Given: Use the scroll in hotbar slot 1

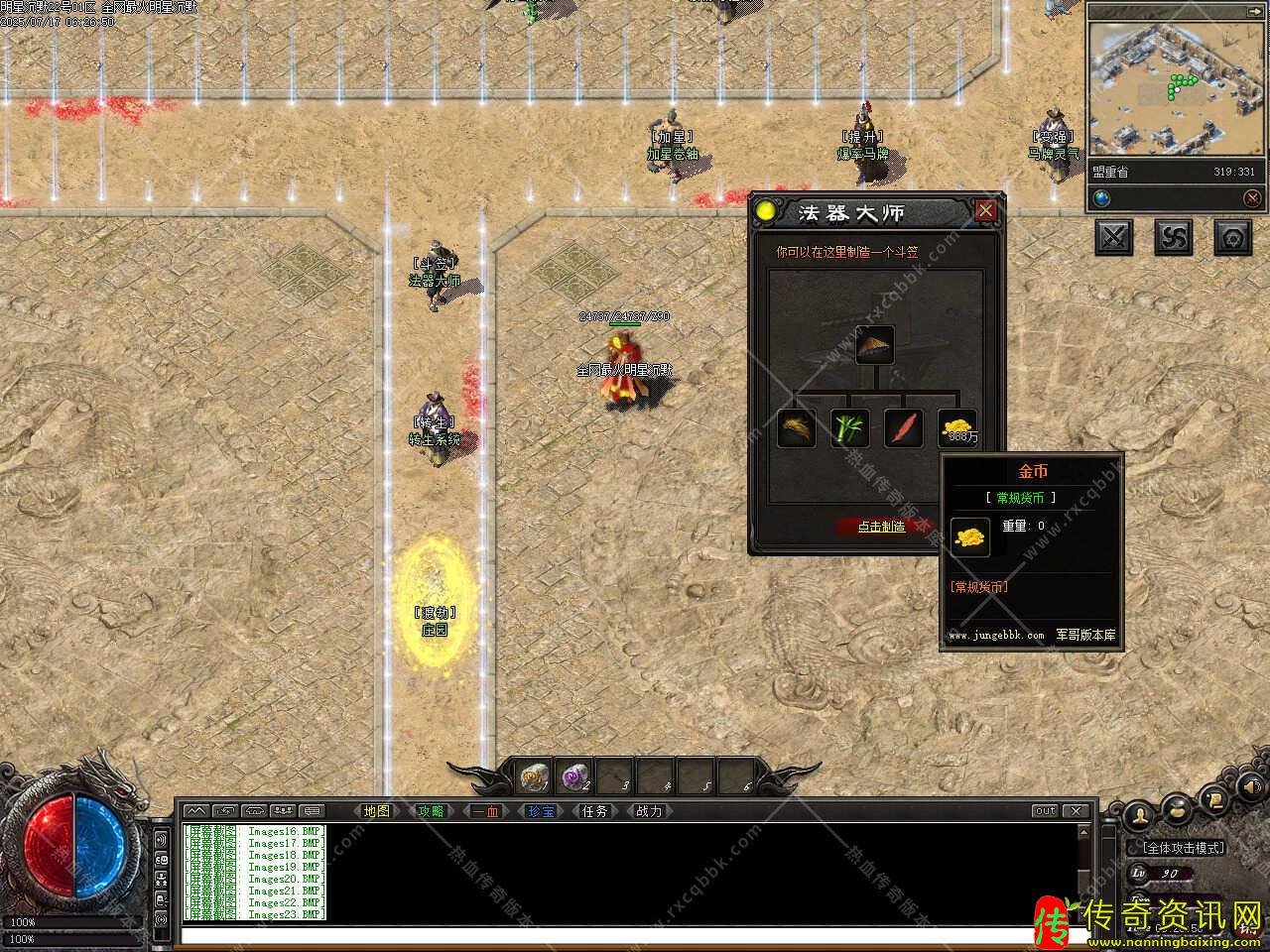Looking at the screenshot, I should point(536,776).
